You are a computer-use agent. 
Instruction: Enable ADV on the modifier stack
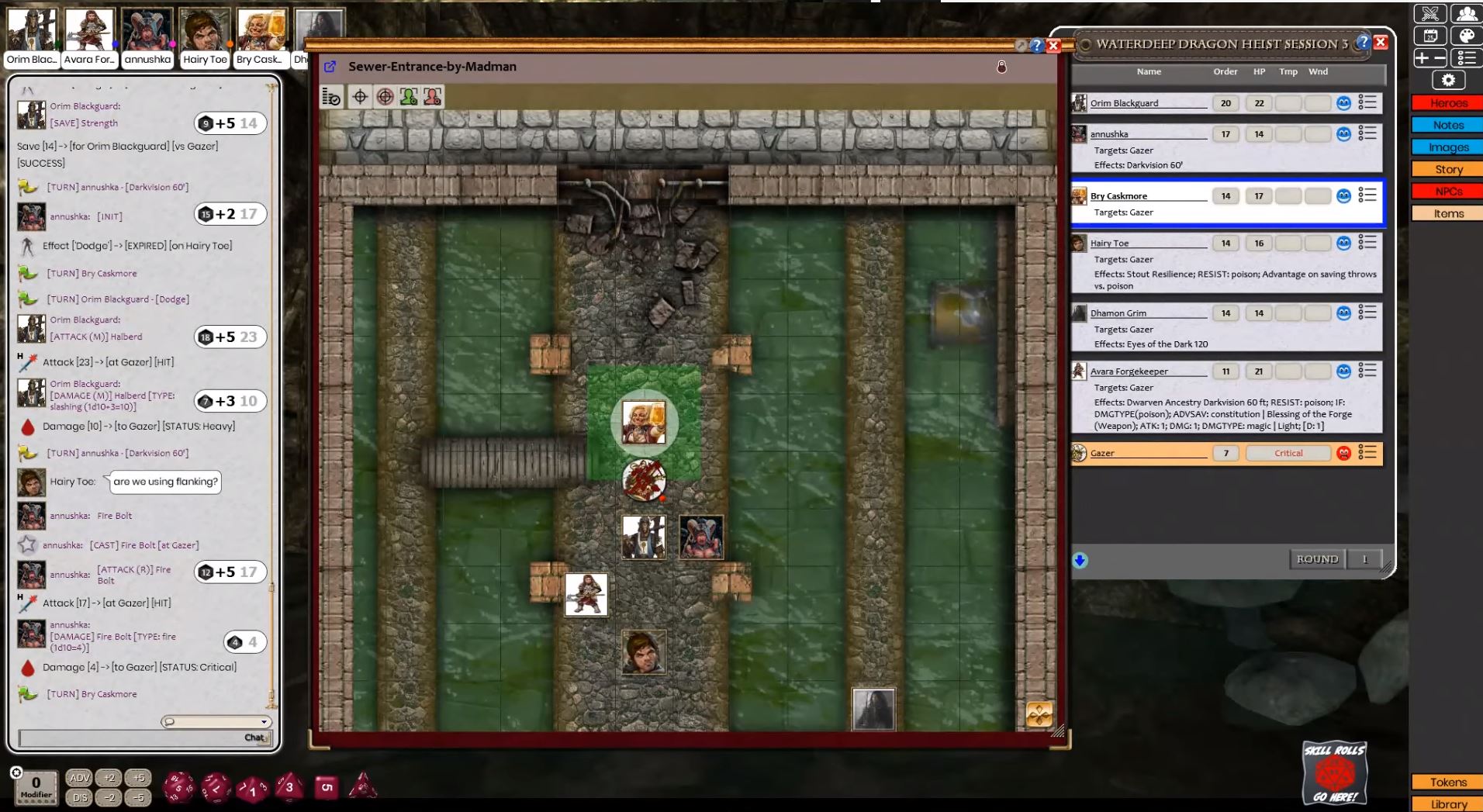coord(78,778)
